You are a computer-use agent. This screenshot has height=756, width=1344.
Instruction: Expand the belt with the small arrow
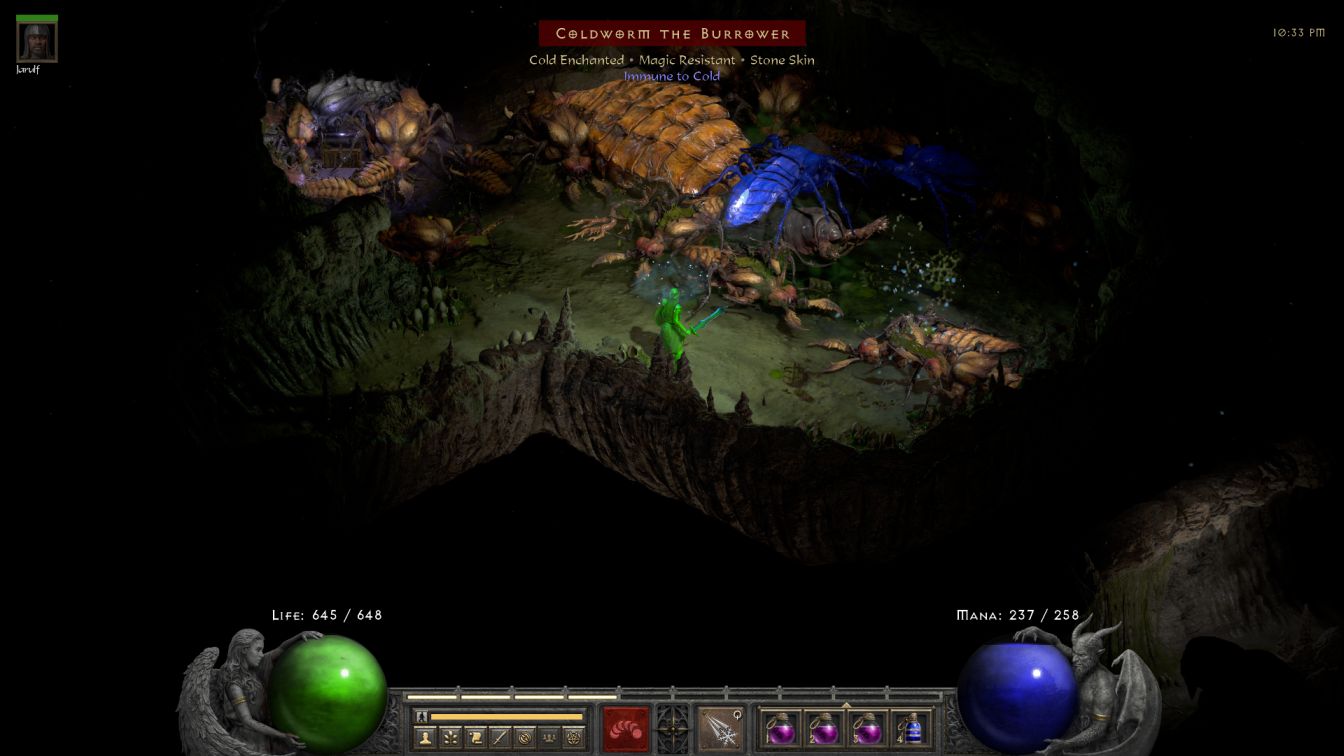tap(846, 705)
